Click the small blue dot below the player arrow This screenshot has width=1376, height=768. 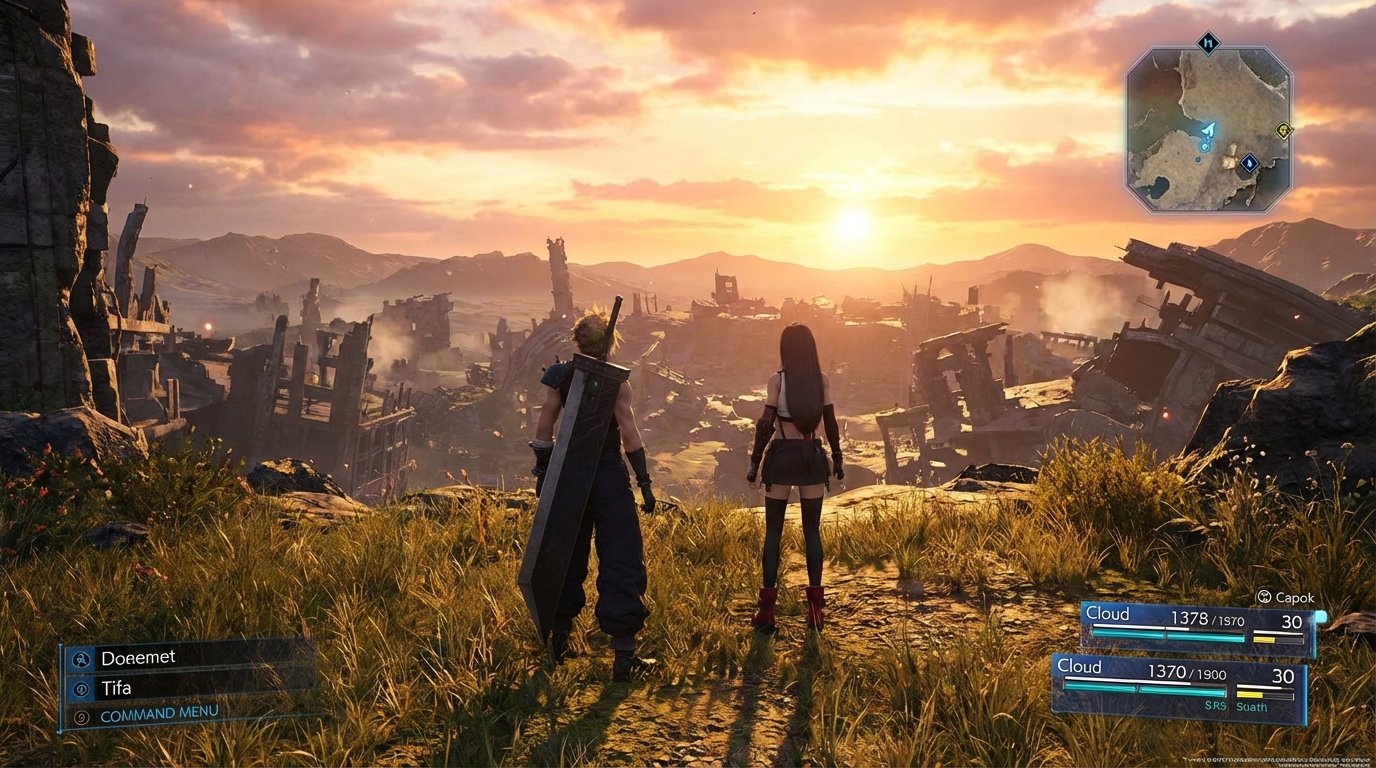pos(1204,147)
